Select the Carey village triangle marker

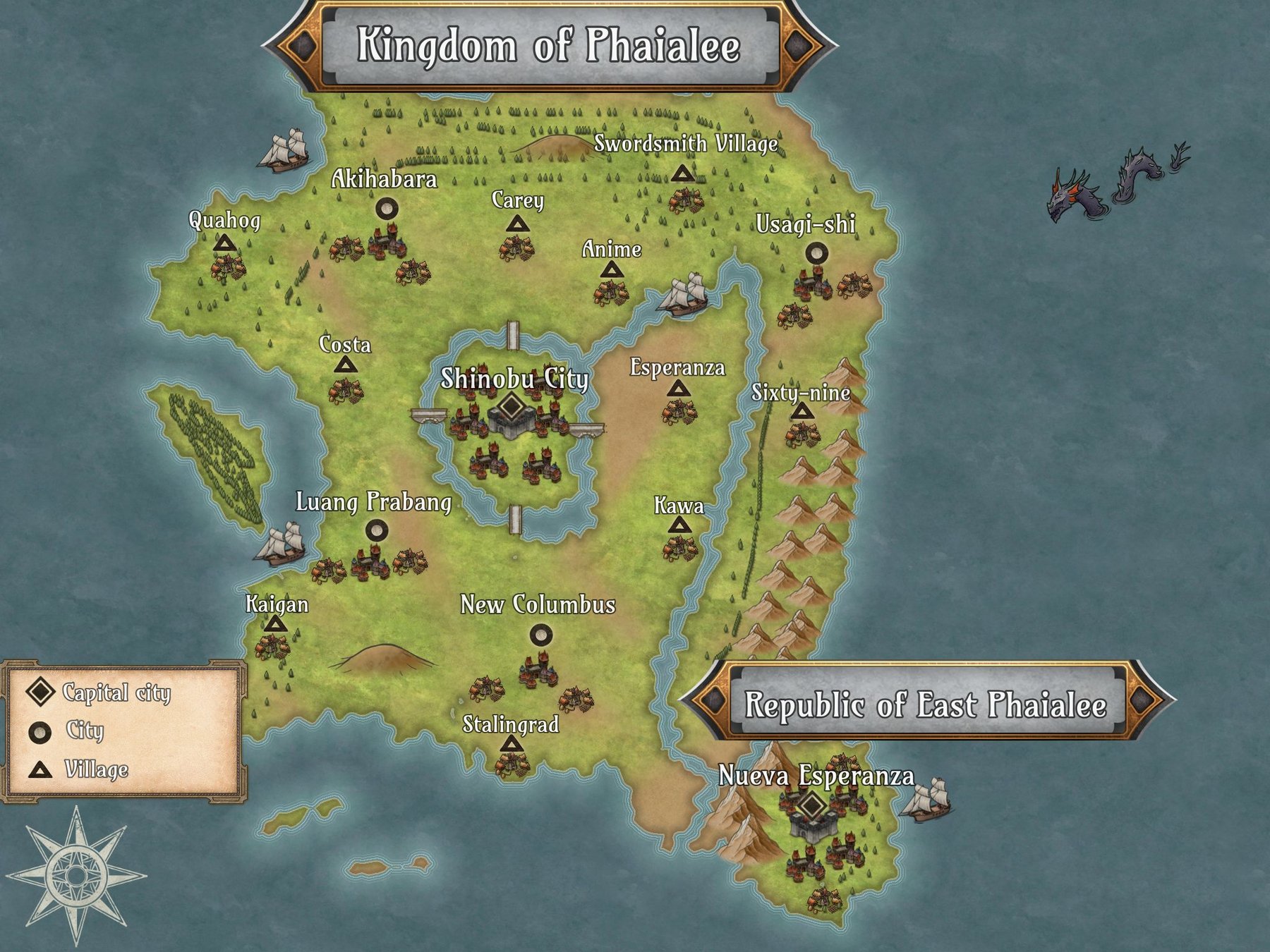click(x=519, y=225)
